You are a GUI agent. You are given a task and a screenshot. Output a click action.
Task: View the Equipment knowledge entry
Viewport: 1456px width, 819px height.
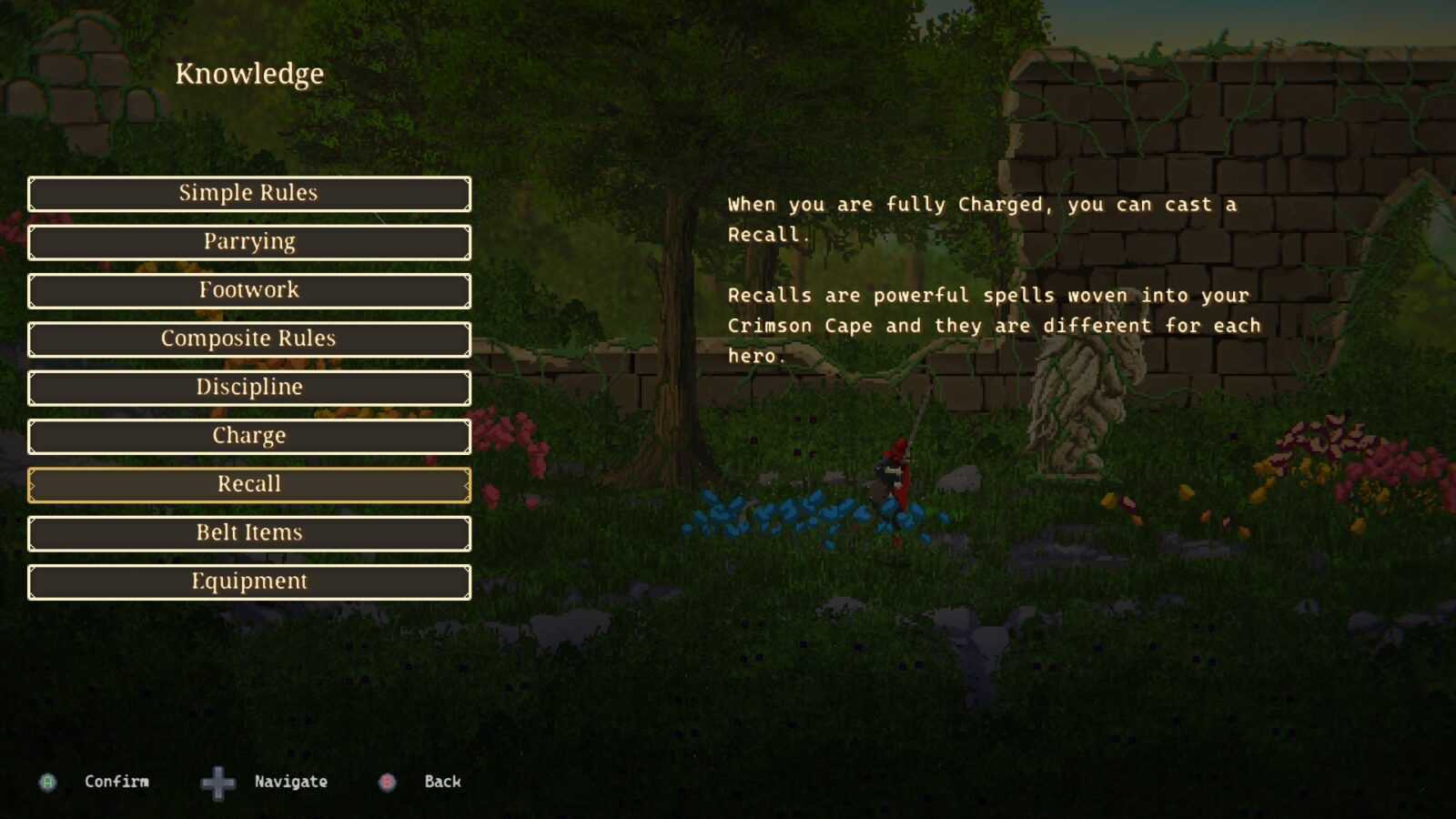click(x=248, y=581)
